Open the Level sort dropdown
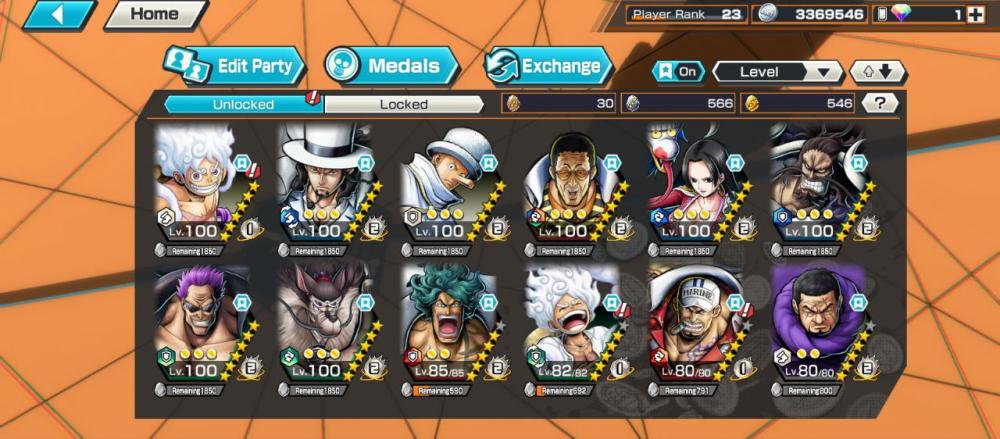The height and width of the screenshot is (439, 1000). click(777, 71)
